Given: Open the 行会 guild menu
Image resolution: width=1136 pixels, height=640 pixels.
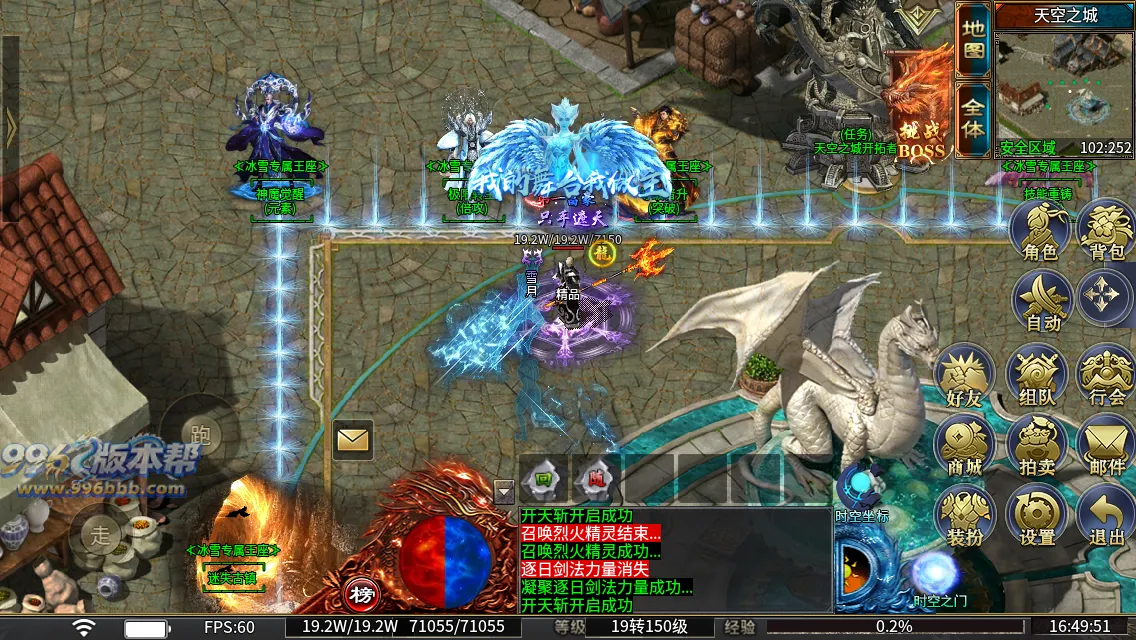Looking at the screenshot, I should coord(1107,375).
